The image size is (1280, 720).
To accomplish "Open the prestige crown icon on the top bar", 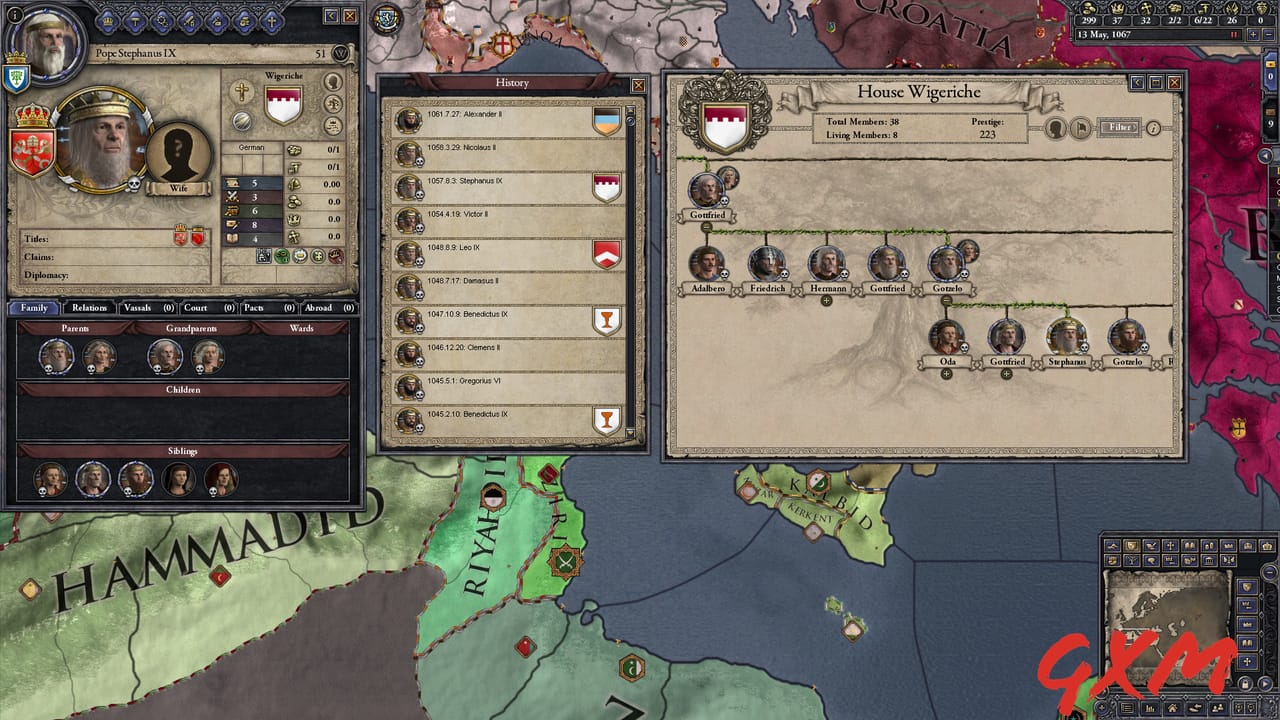I will (x=1117, y=9).
